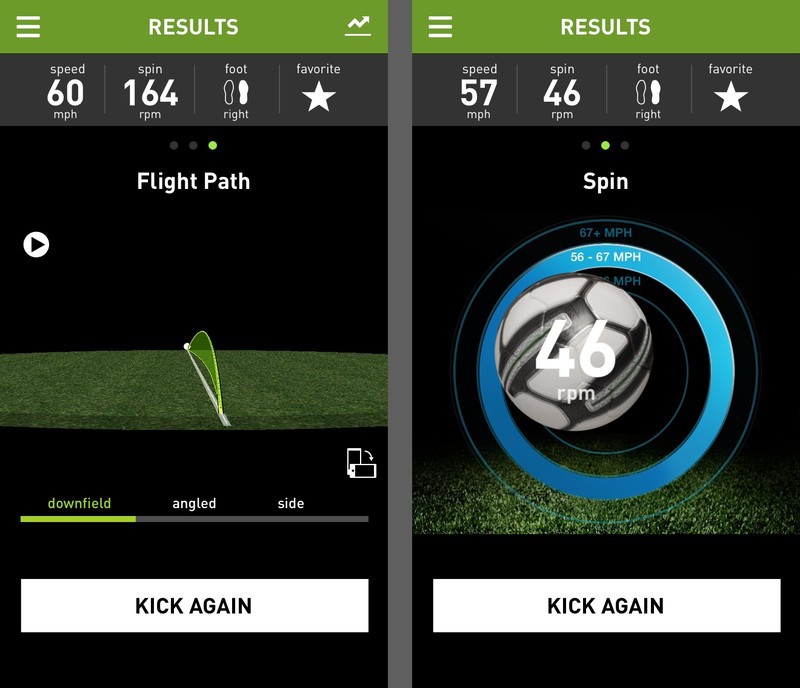The image size is (800, 688).
Task: Switch to the angled view
Action: pyautogui.click(x=194, y=504)
